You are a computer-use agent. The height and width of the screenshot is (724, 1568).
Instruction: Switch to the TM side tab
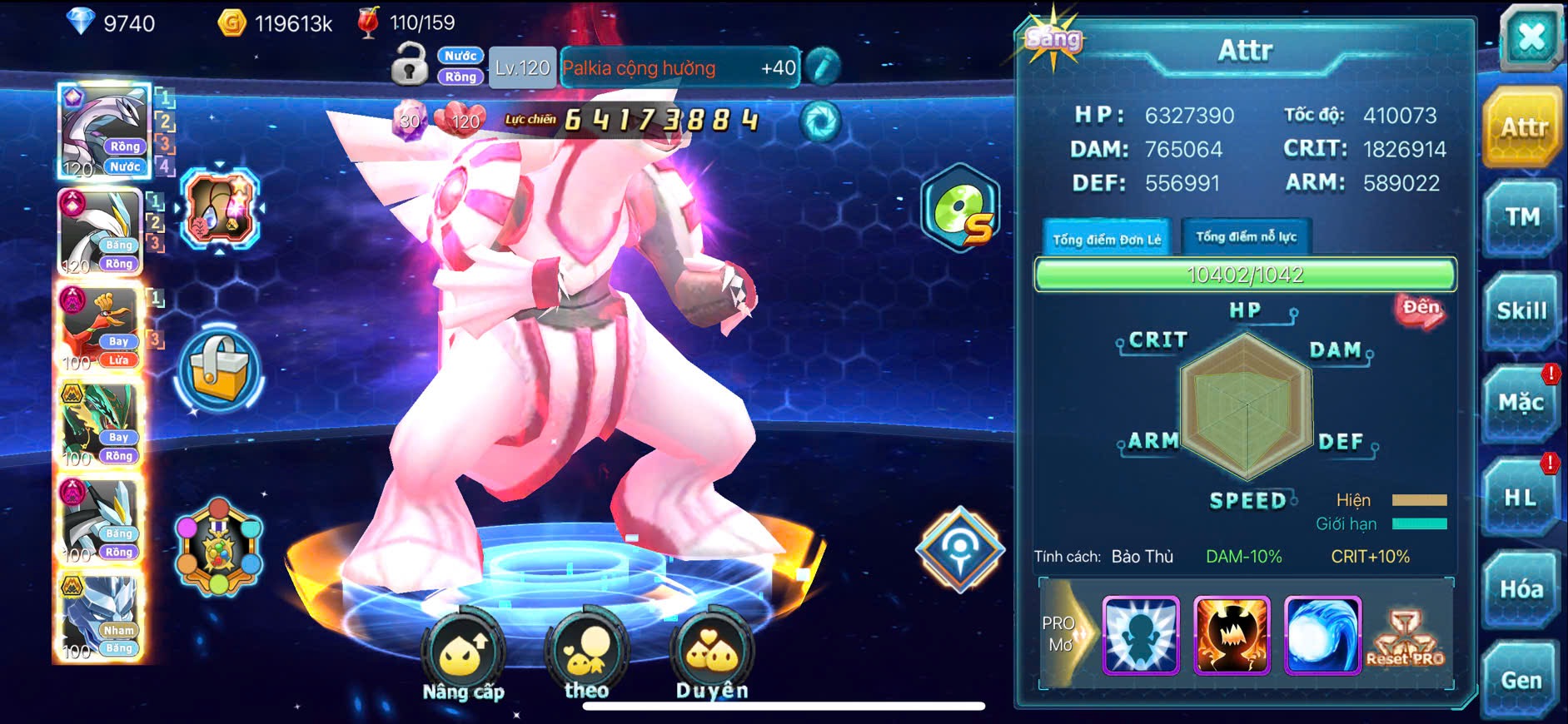click(1521, 217)
